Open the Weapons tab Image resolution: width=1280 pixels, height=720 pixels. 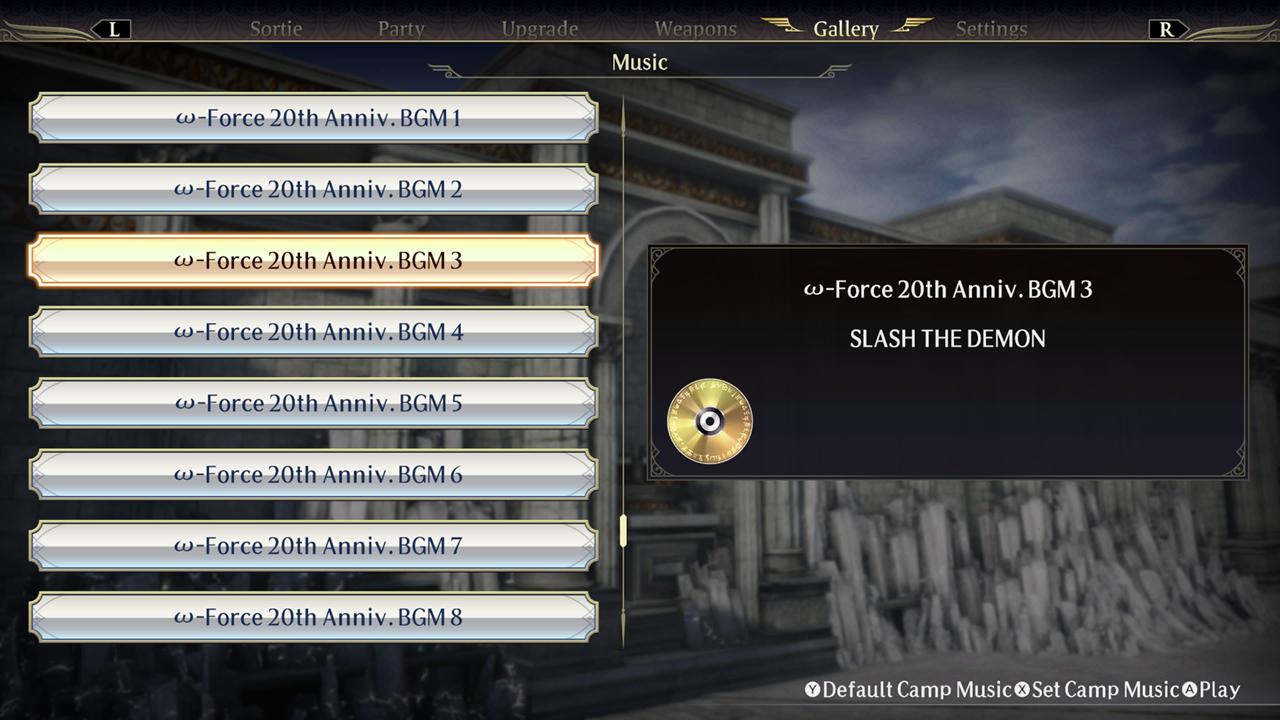[695, 28]
